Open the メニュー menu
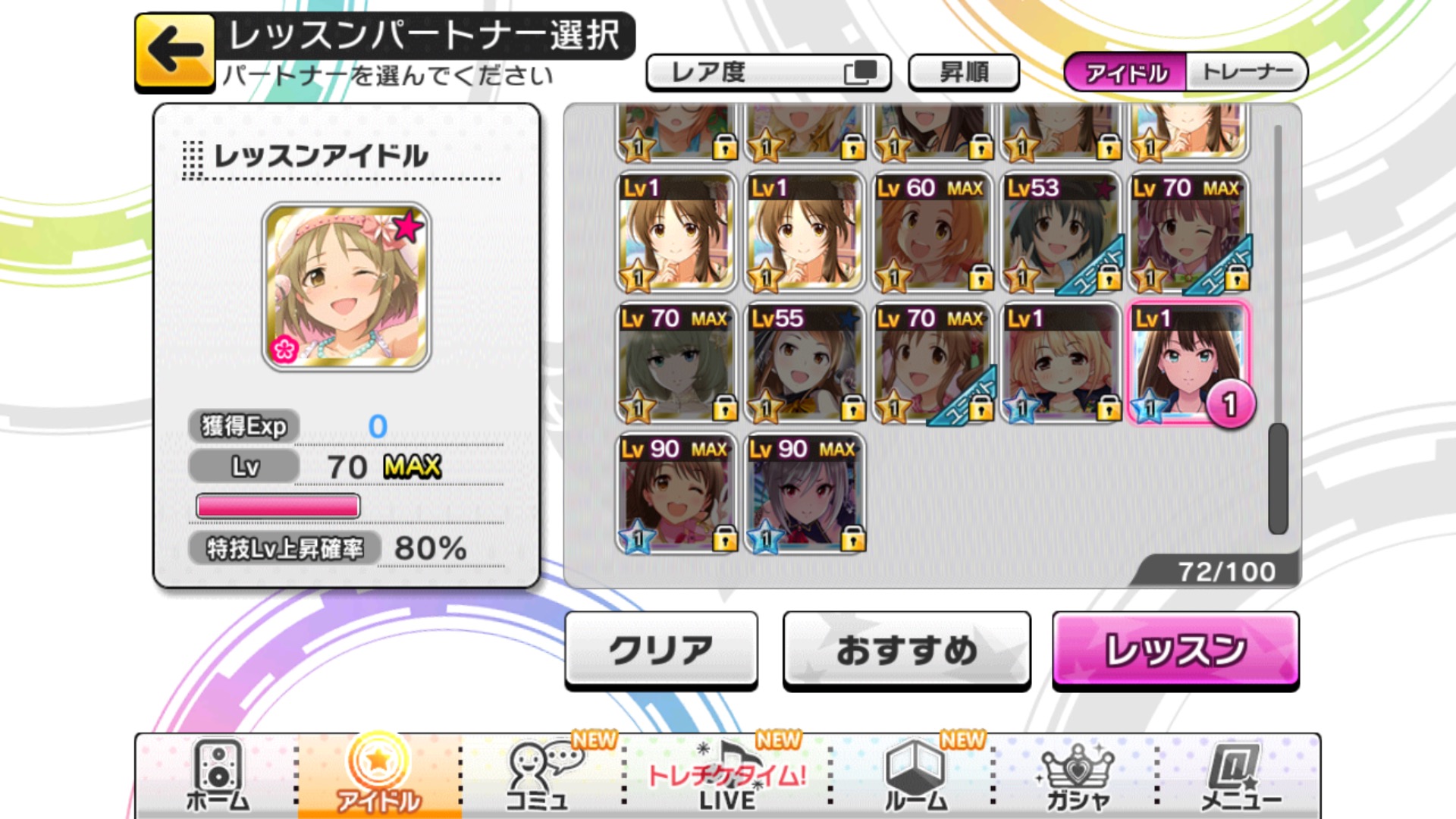 click(1238, 776)
